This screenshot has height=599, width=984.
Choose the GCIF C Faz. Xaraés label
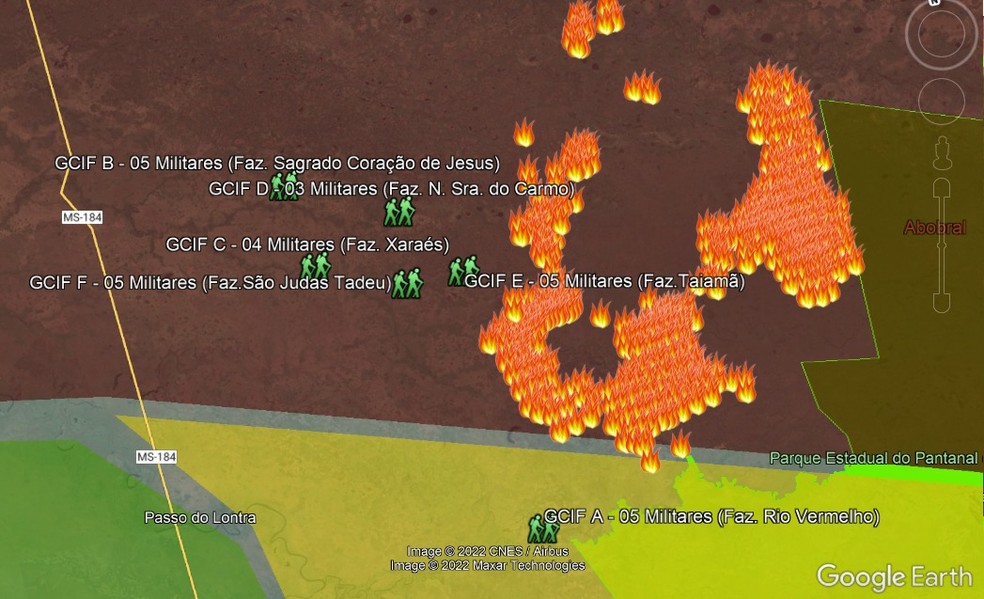coord(307,244)
